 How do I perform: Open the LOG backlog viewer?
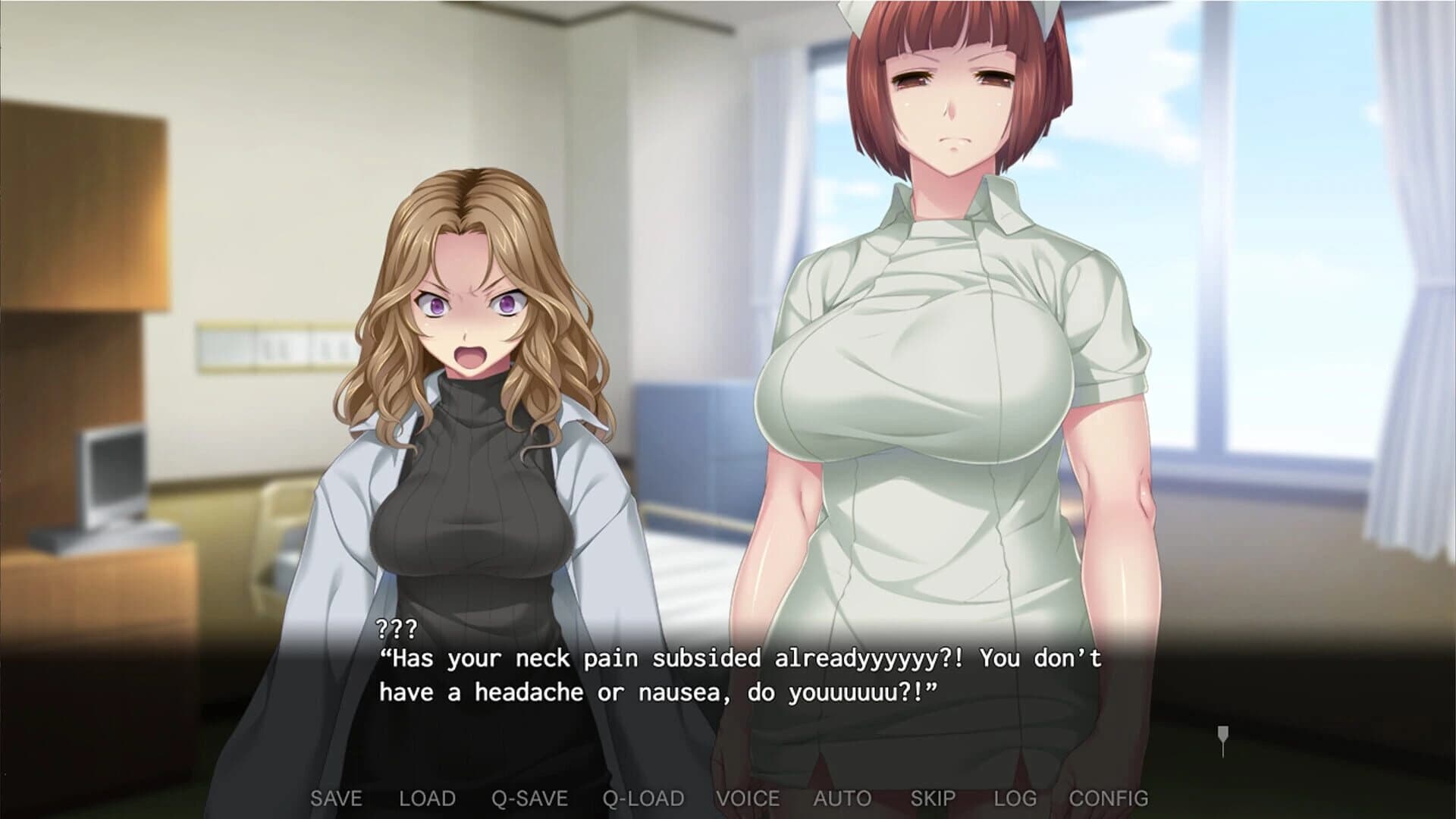[1018, 798]
